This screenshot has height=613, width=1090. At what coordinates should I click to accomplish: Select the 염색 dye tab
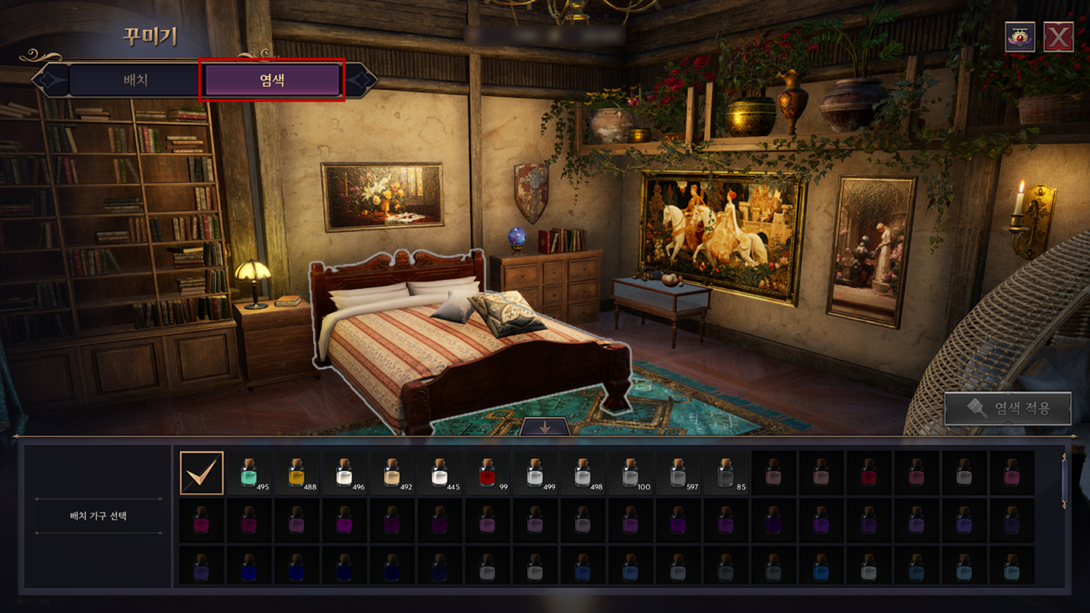pos(272,80)
